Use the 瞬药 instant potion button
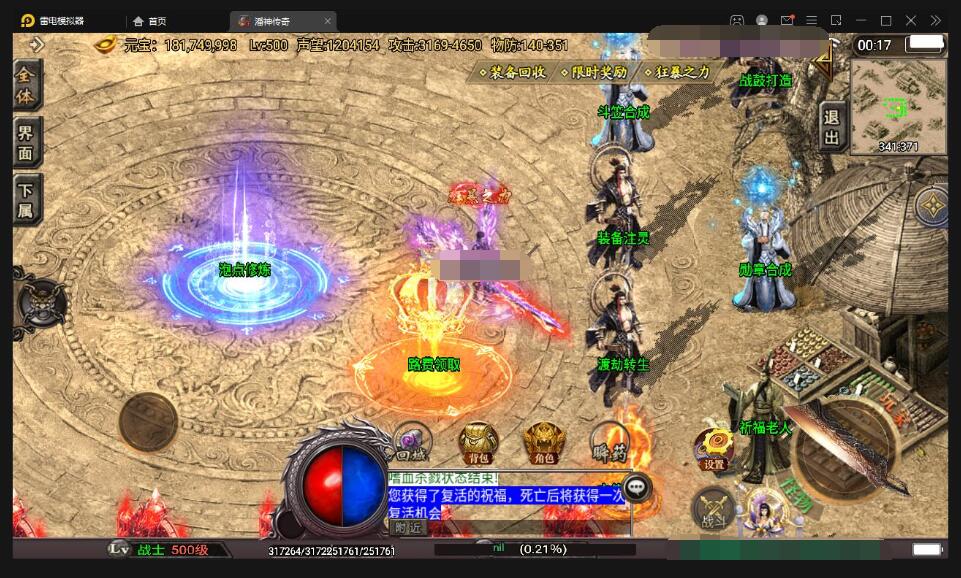The height and width of the screenshot is (578, 961). tap(609, 442)
